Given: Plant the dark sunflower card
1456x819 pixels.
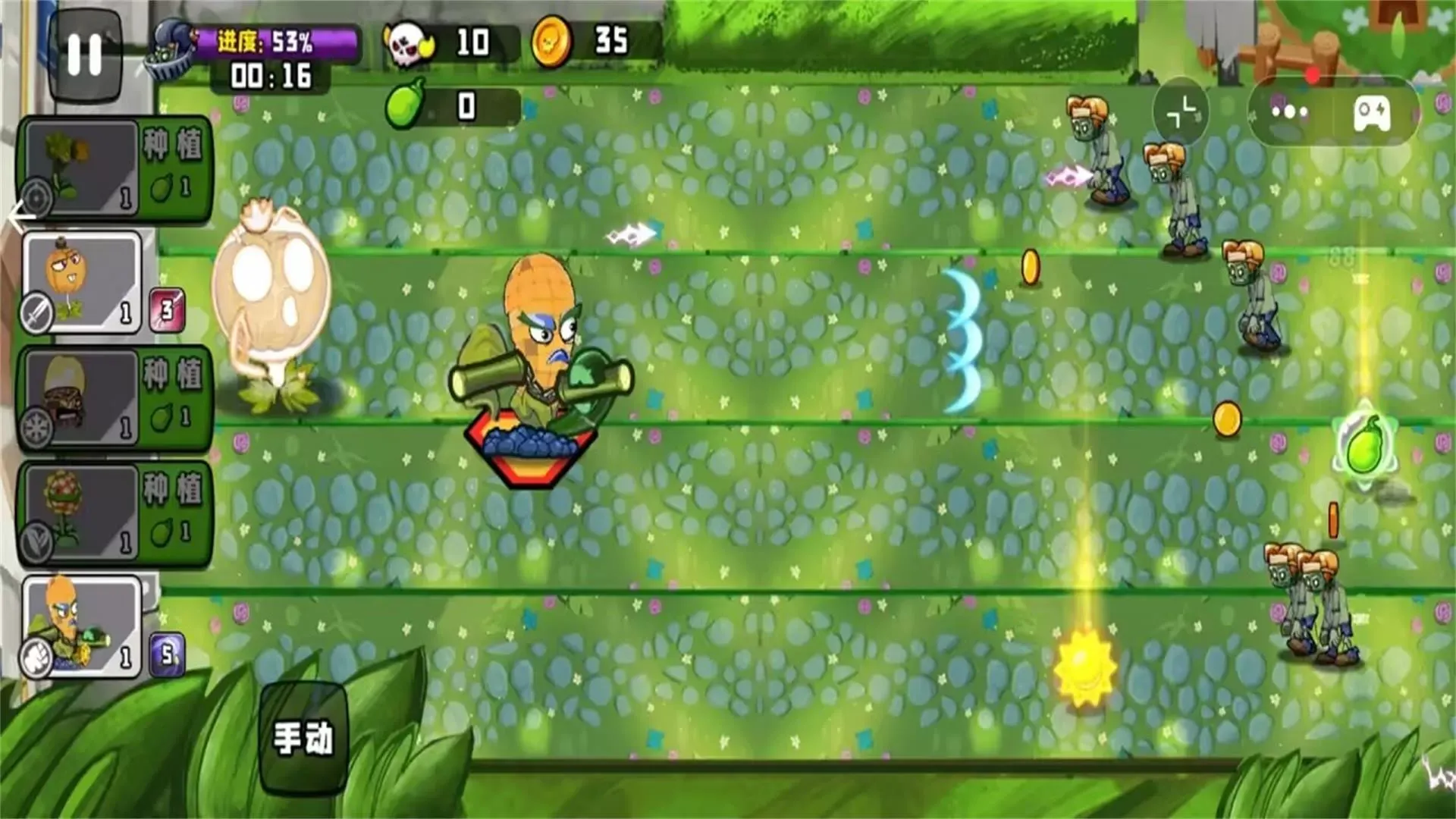Looking at the screenshot, I should pos(114,168).
